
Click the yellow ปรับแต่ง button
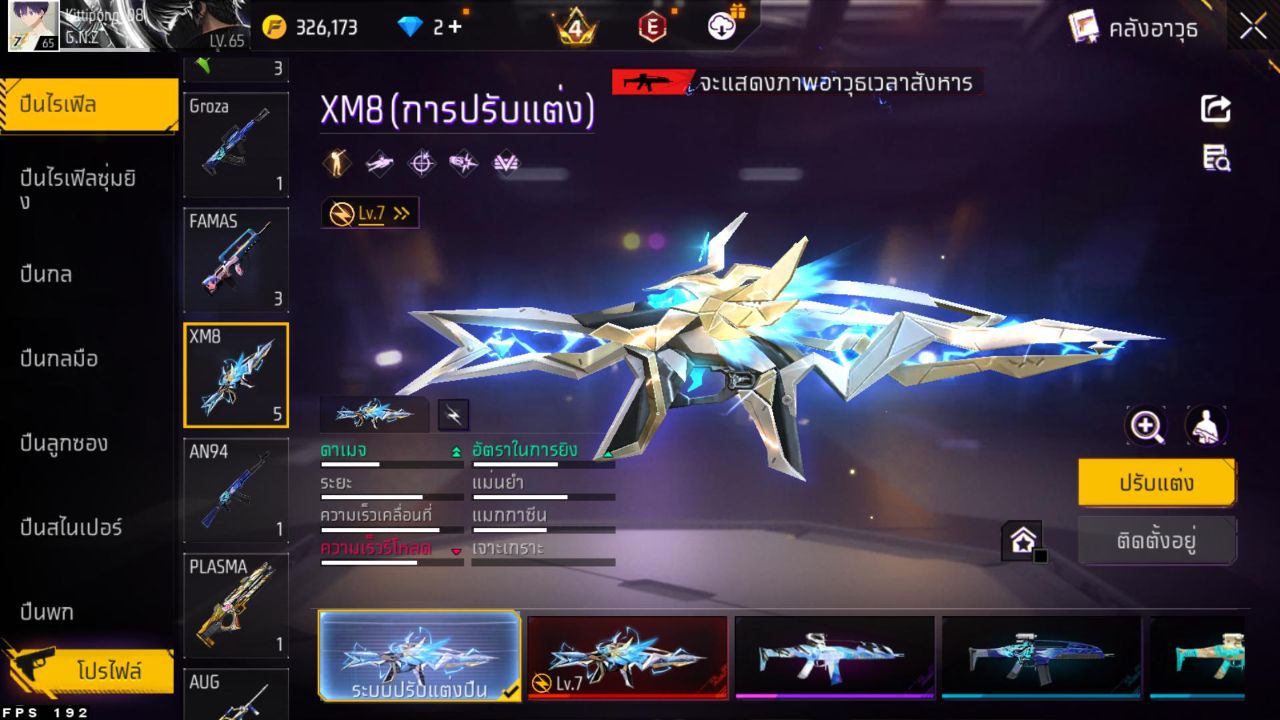pos(1156,483)
